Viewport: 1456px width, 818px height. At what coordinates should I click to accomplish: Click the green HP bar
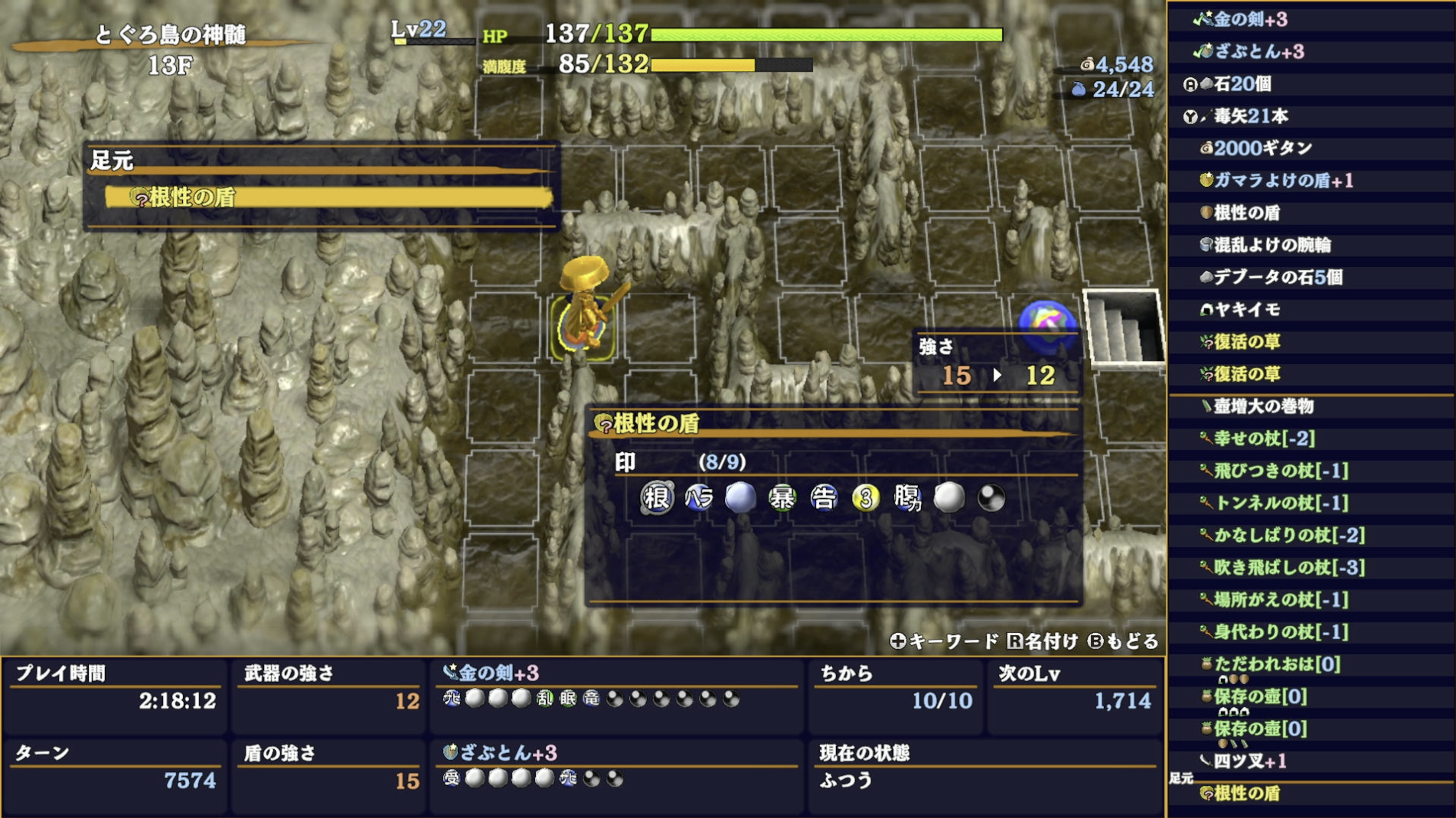pyautogui.click(x=827, y=34)
